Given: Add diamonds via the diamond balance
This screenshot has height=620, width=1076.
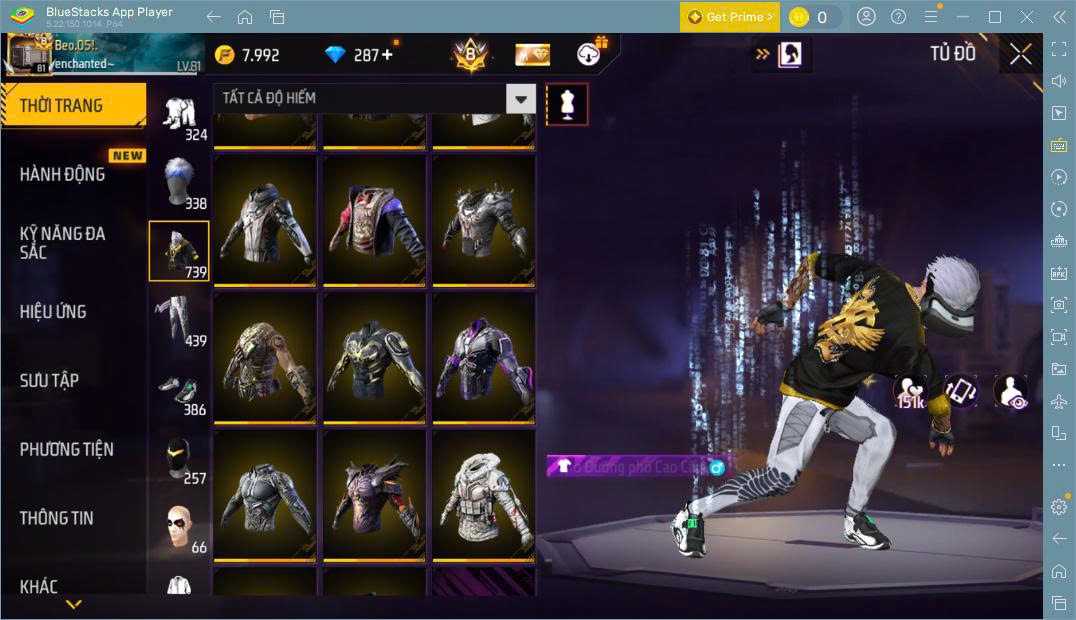Looking at the screenshot, I should (x=360, y=55).
